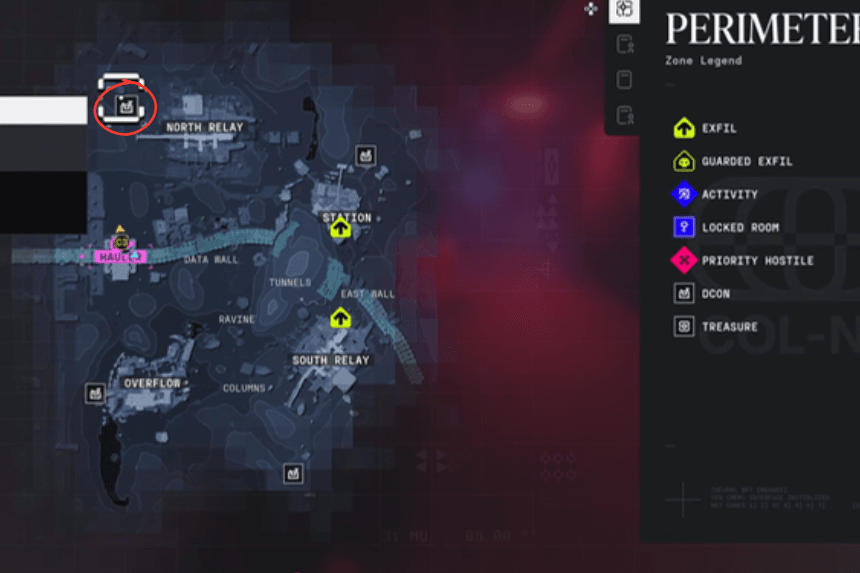860x573 pixels.
Task: Click the exfil marker above South Relay
Action: coord(340,318)
